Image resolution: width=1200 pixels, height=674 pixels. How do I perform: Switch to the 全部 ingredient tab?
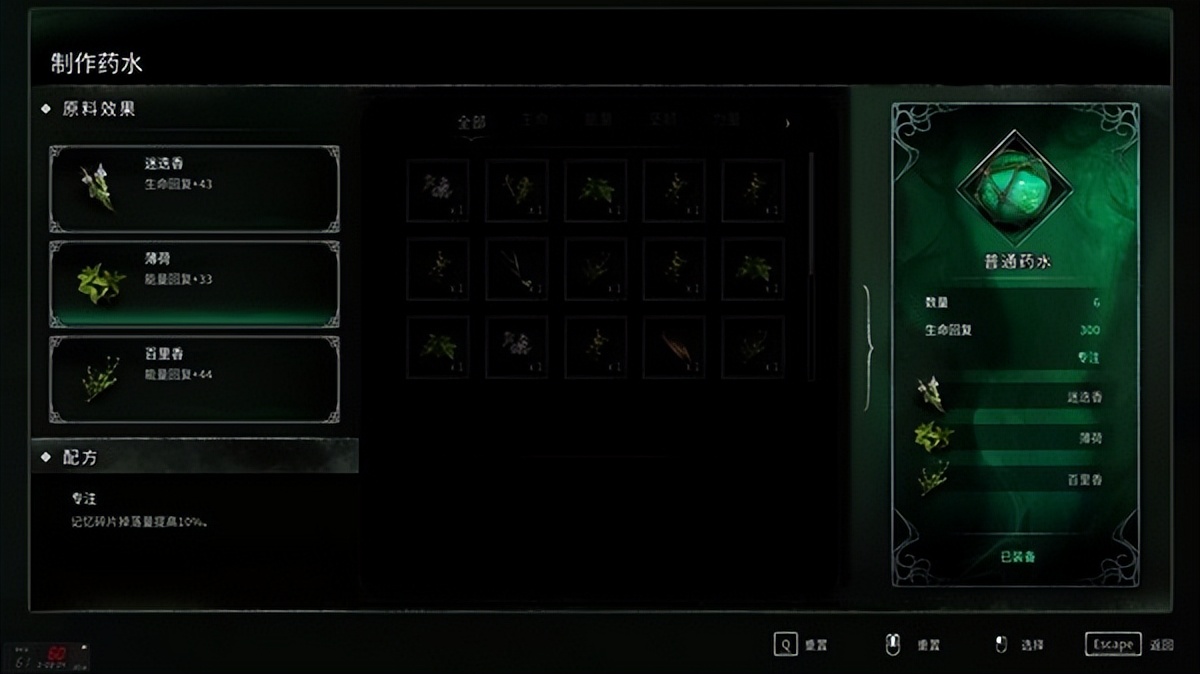[x=471, y=122]
